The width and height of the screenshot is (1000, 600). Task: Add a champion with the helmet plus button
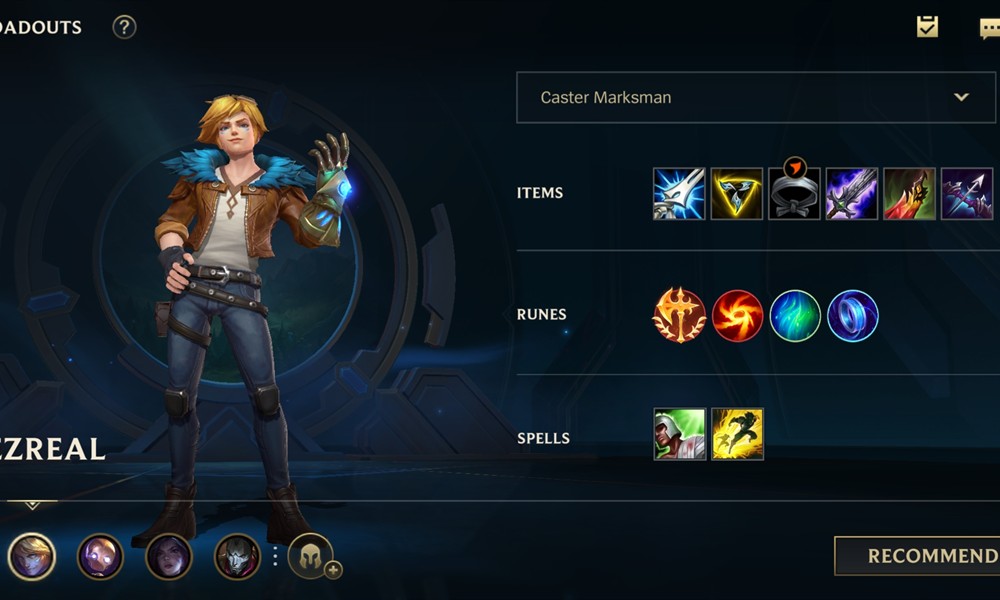point(312,556)
